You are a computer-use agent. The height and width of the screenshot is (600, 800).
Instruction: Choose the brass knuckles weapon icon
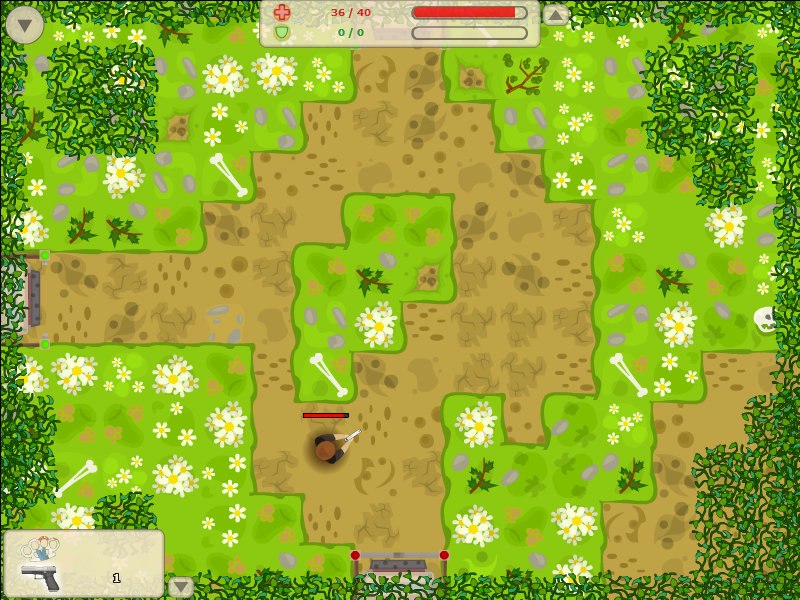click(40, 548)
